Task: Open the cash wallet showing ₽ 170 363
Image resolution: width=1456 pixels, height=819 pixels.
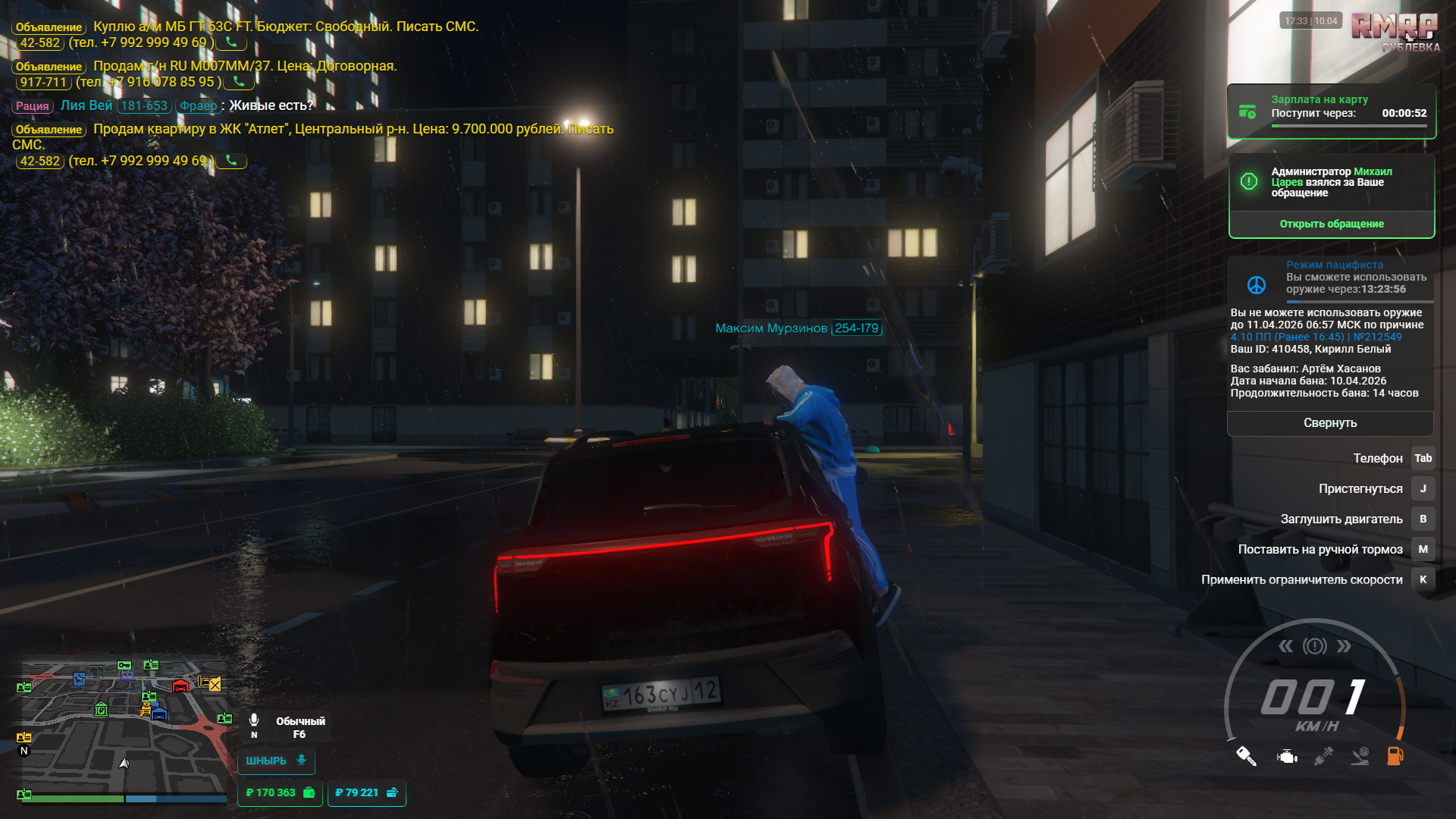Action: pos(279,792)
